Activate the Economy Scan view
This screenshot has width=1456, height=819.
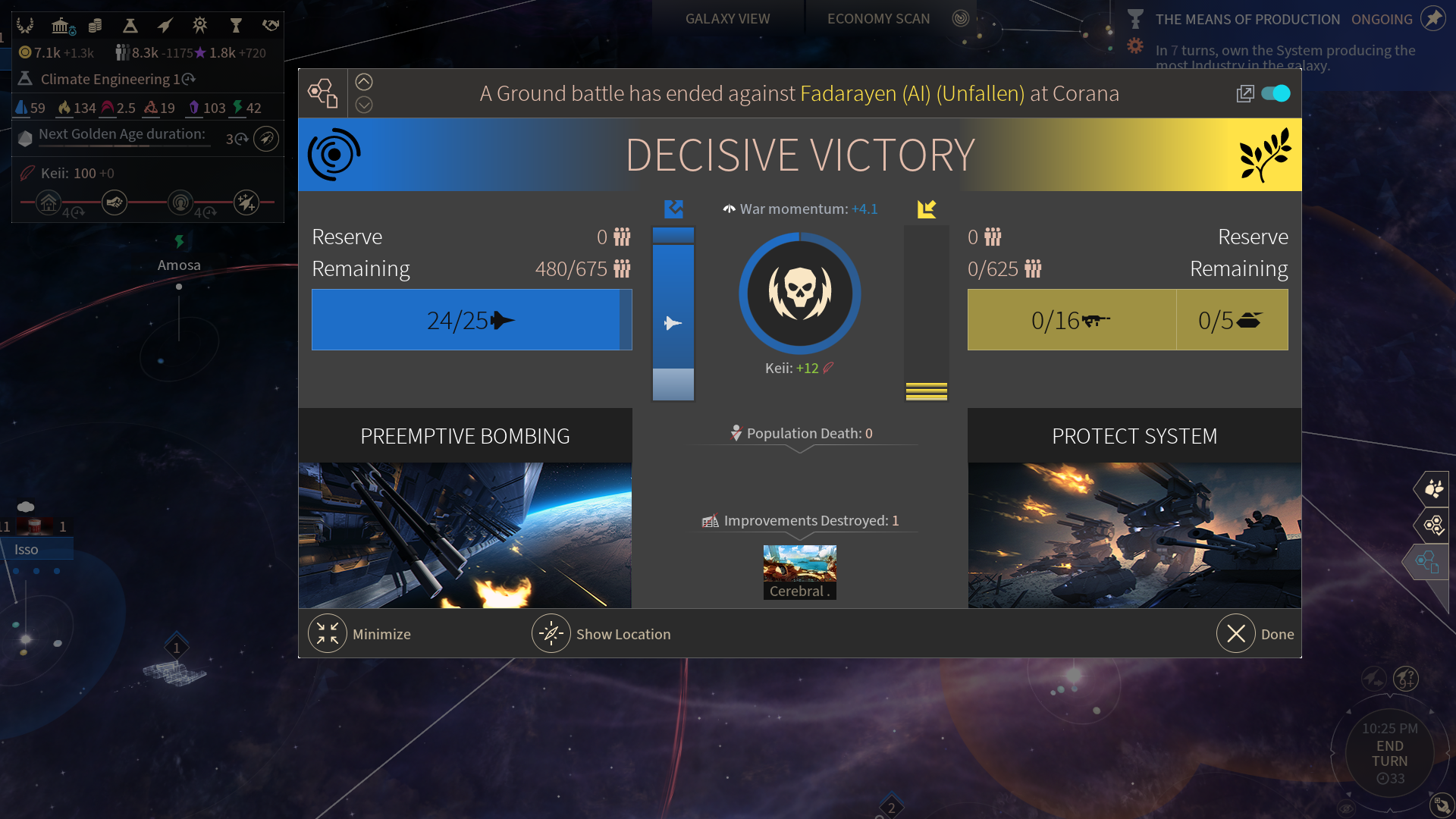tap(878, 18)
